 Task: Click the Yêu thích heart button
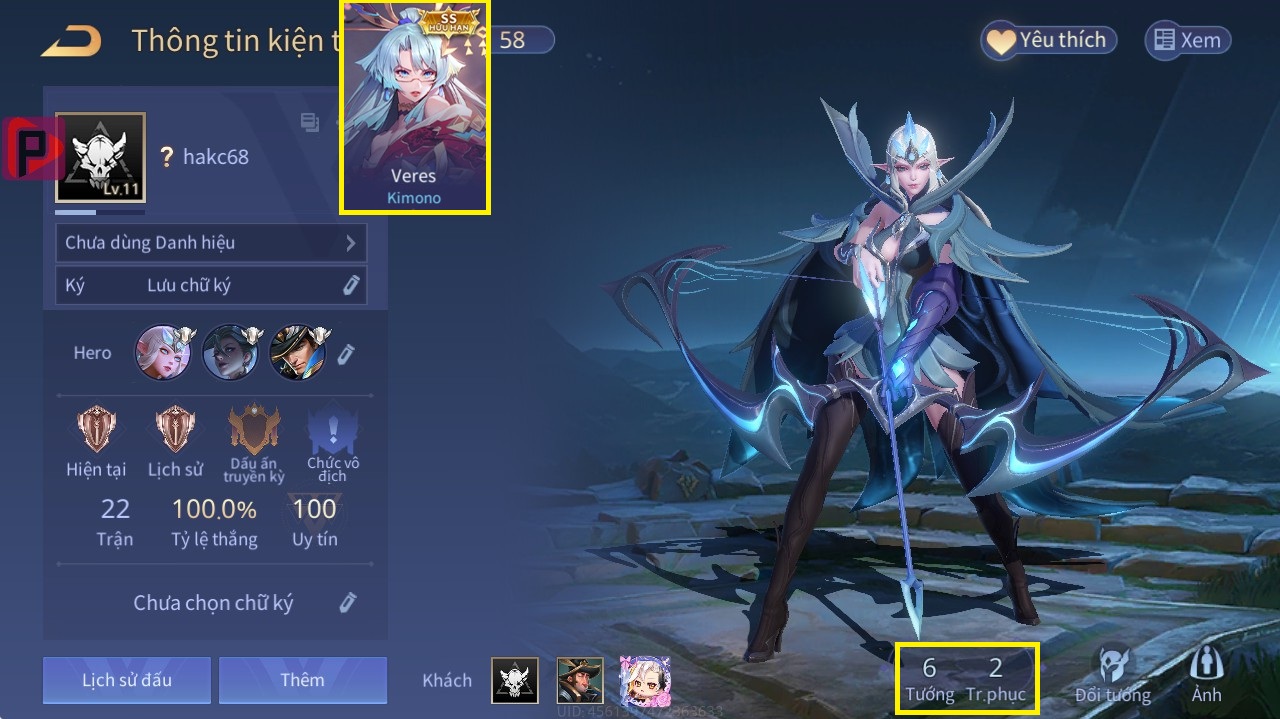tap(1048, 41)
